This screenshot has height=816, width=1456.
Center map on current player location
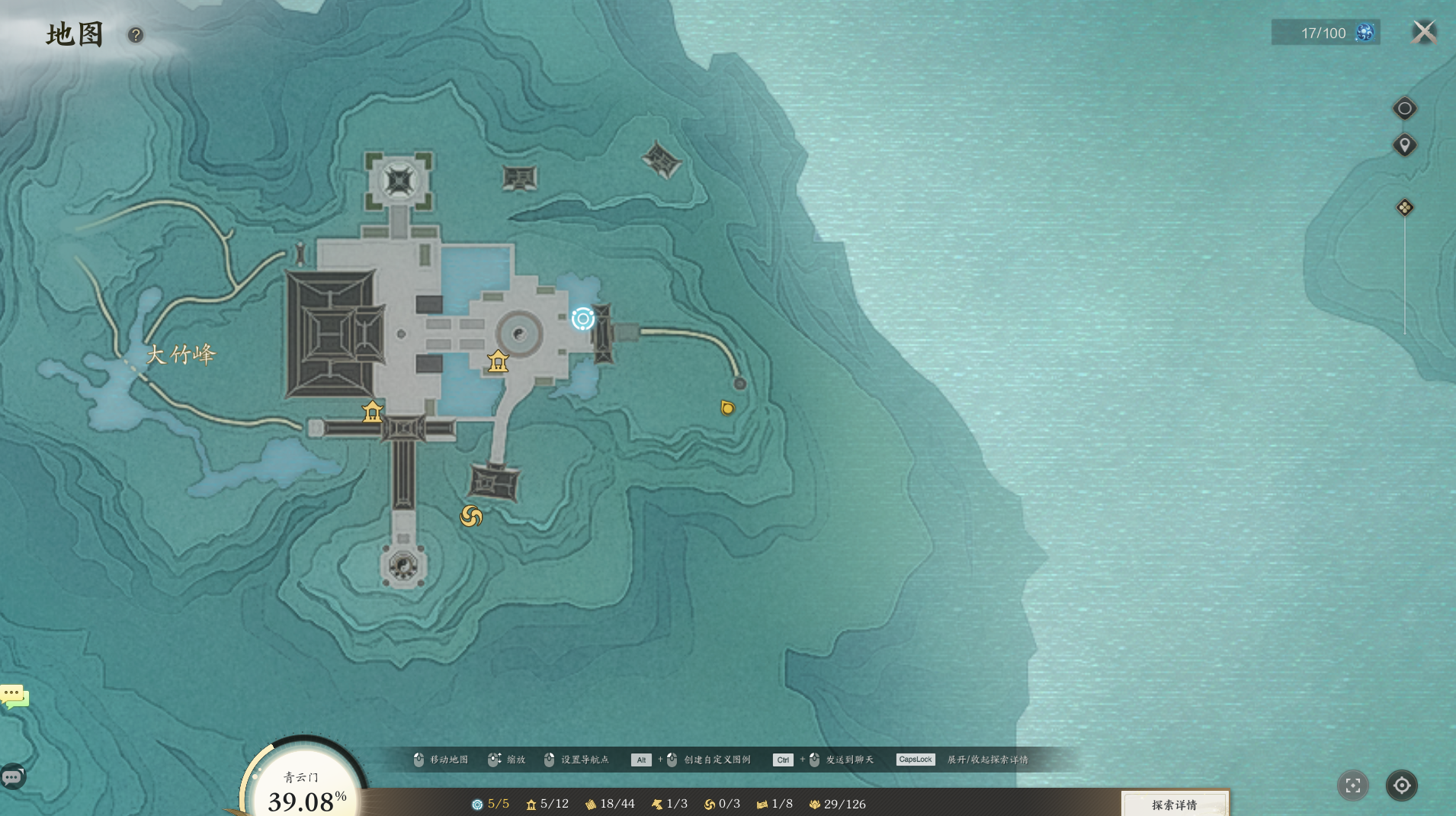1401,785
